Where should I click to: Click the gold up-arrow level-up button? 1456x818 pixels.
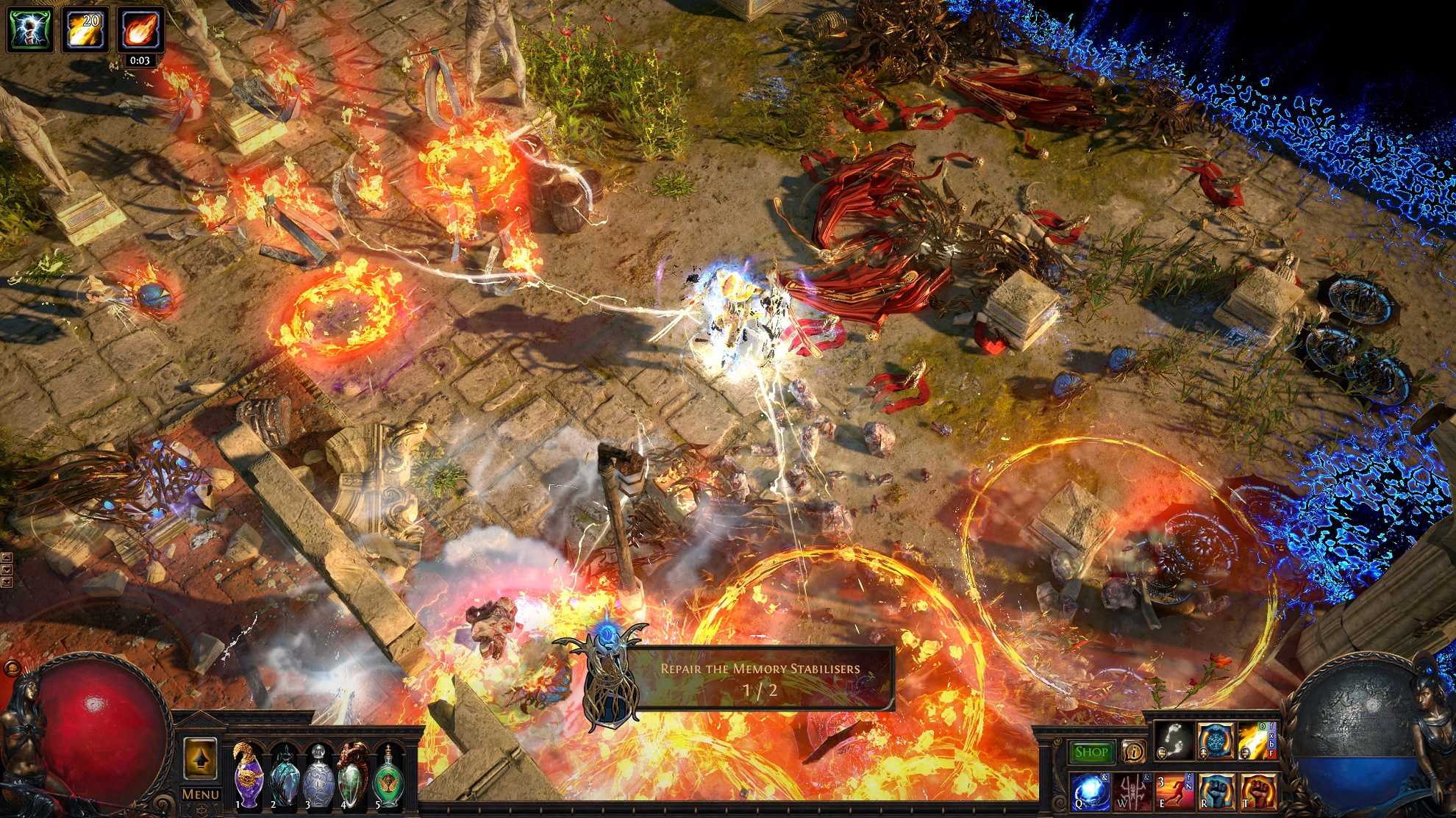(200, 758)
